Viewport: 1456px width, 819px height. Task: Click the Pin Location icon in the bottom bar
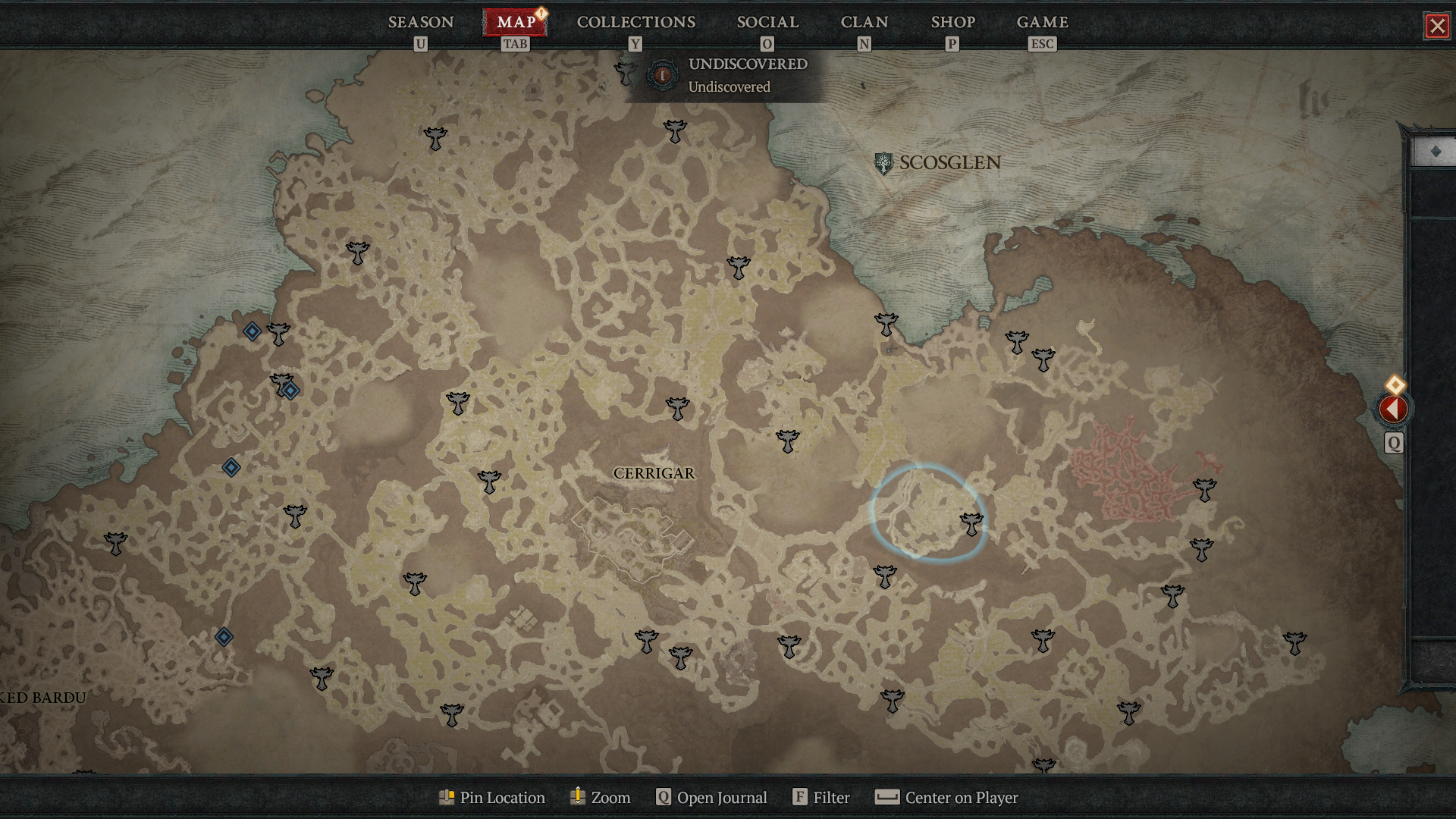(x=447, y=797)
